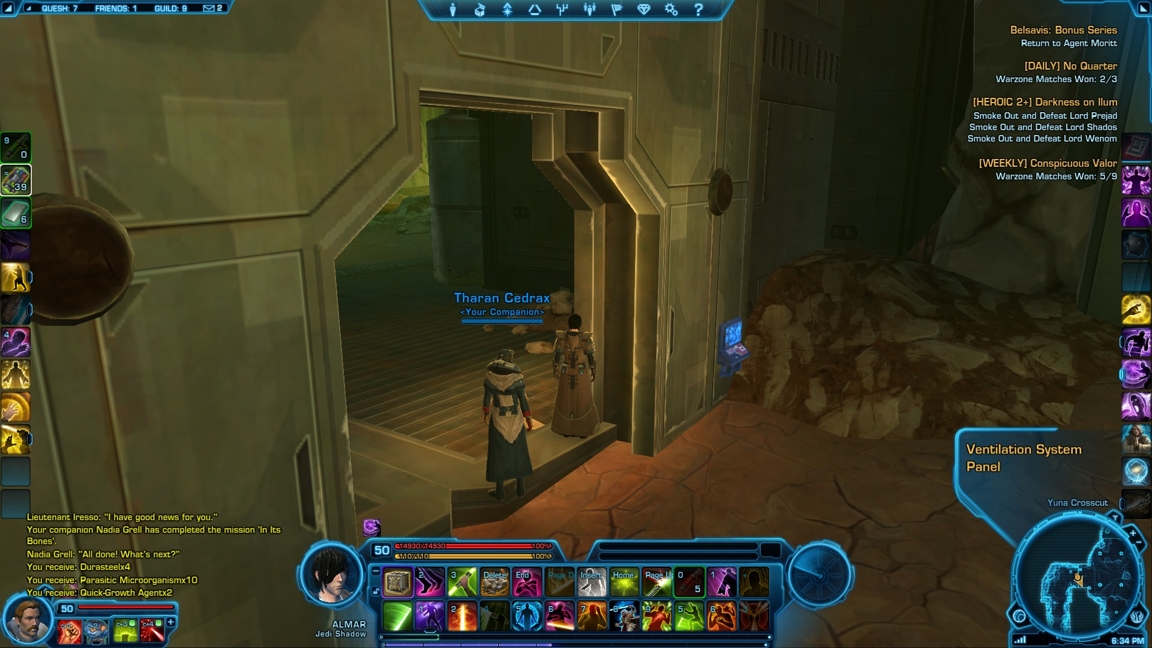Screen dimensions: 1152x648
Task: Use the crate item in first hotbar slot
Action: [398, 583]
